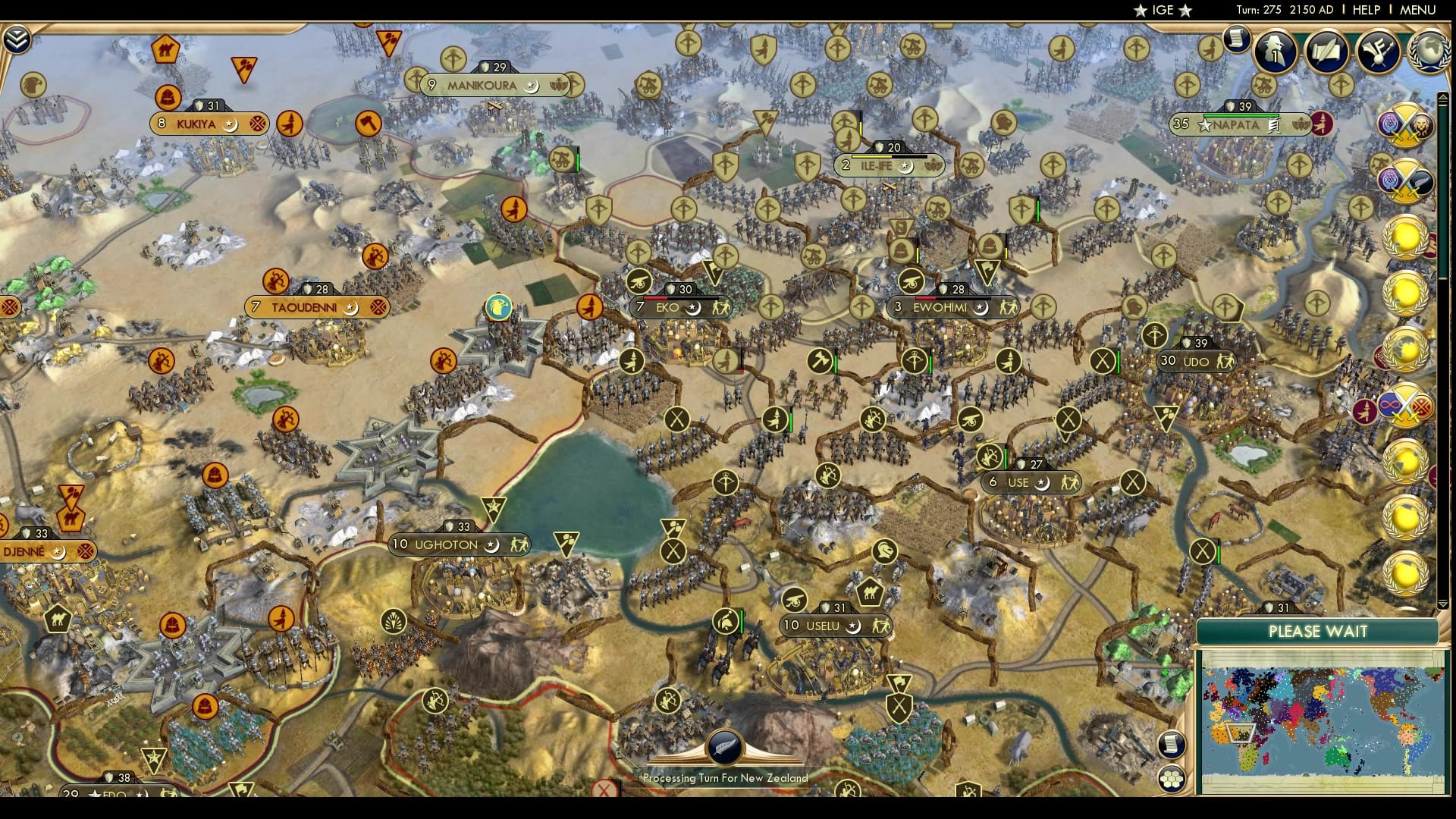Screen dimensions: 1456x819
Task: Click the viewport rectangle on the minimap
Action: [1240, 733]
